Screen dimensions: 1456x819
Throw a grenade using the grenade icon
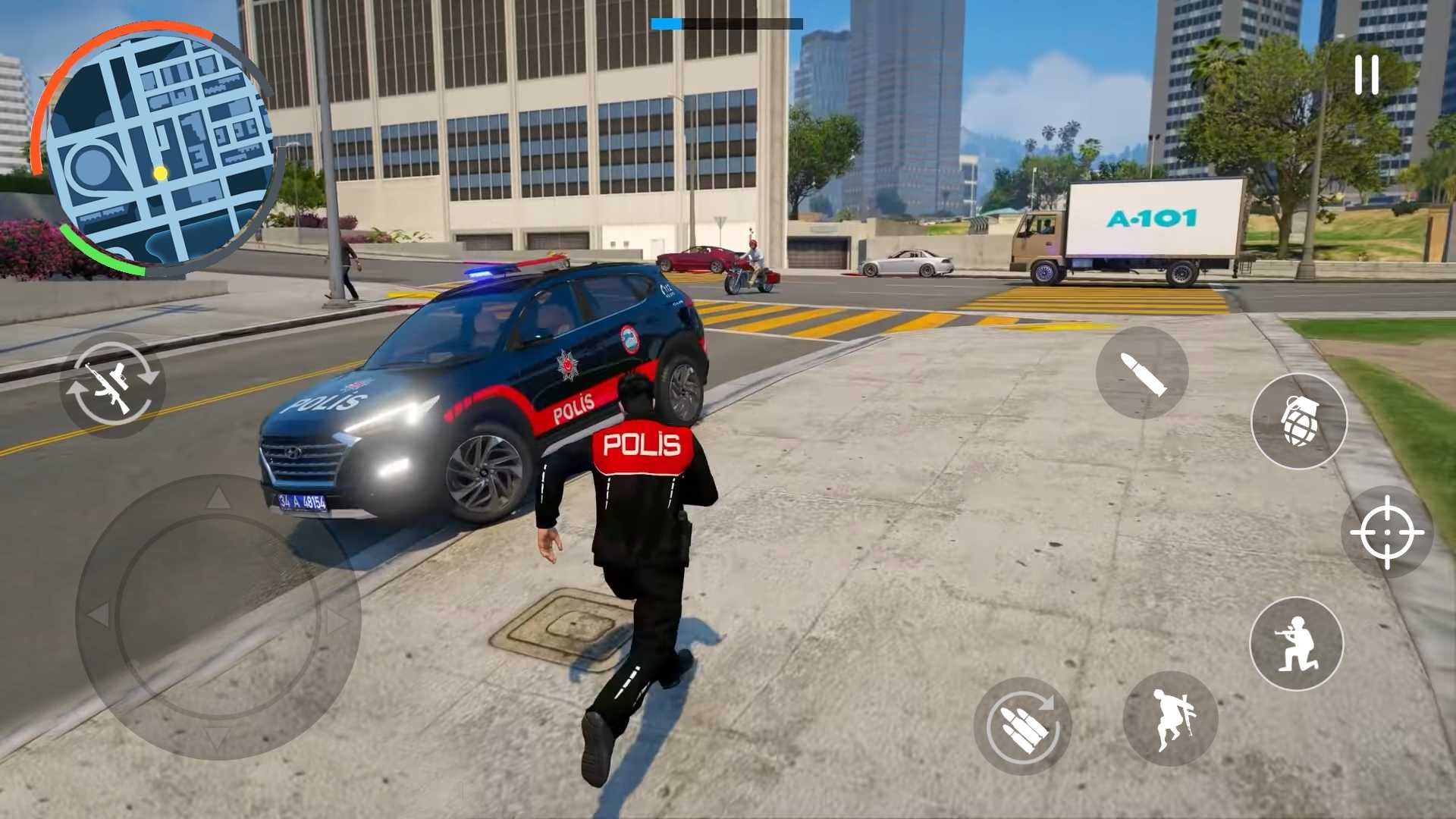tap(1298, 422)
